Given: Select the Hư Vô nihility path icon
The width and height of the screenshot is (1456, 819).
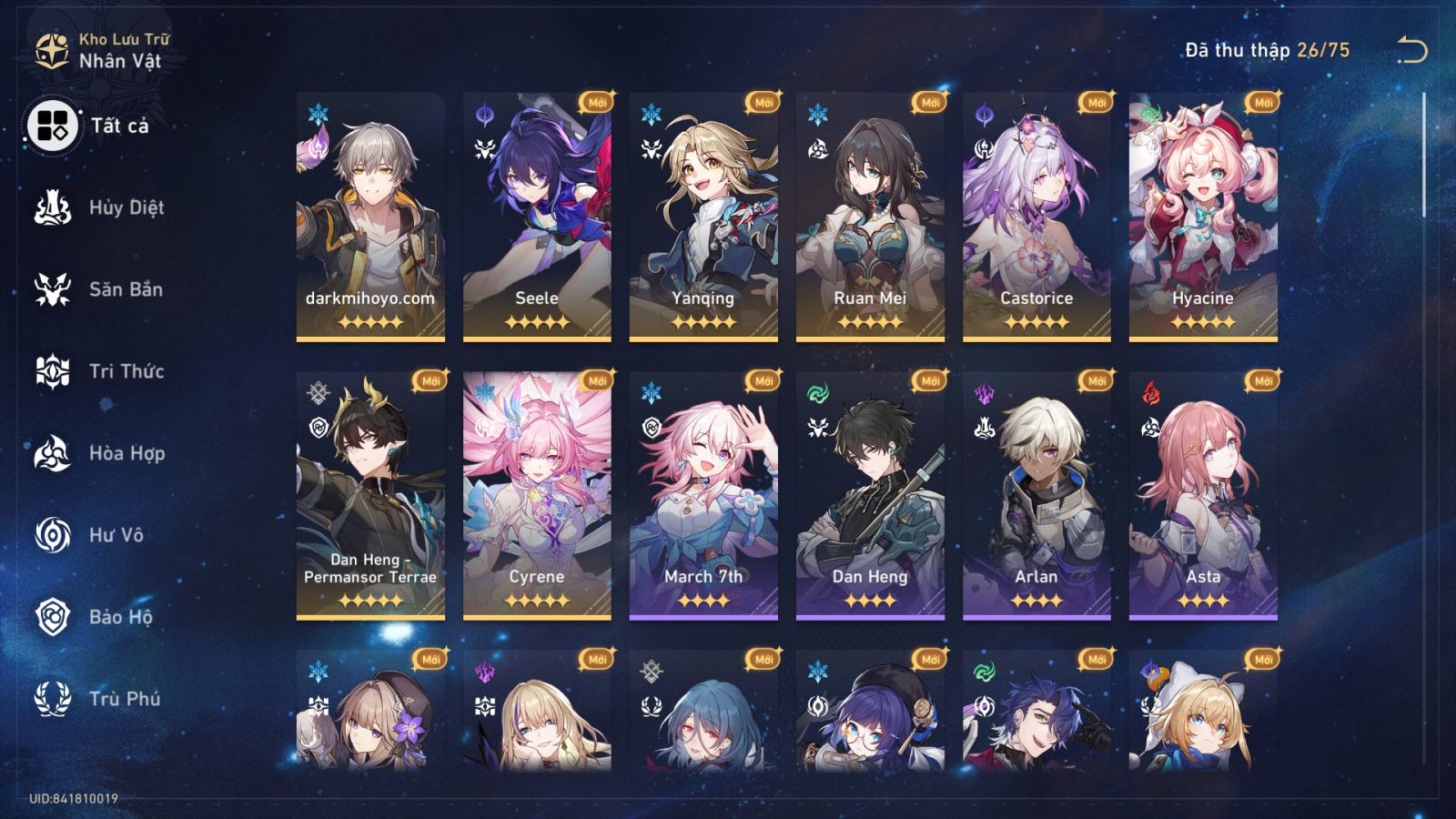Looking at the screenshot, I should pos(50,535).
